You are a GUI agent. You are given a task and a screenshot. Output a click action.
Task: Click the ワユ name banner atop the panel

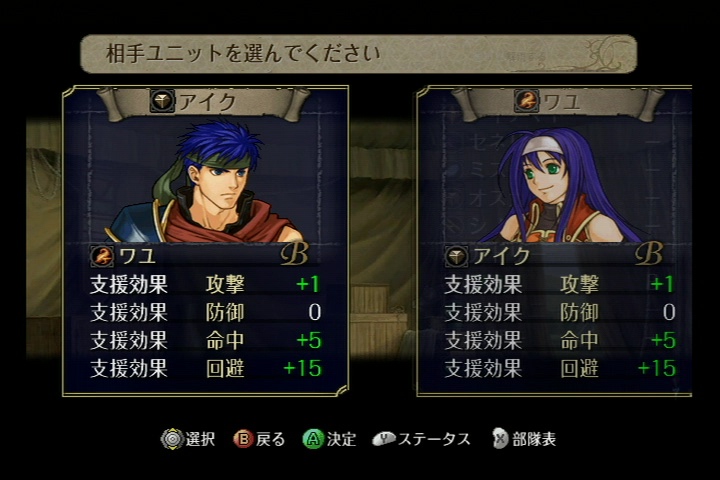[556, 101]
